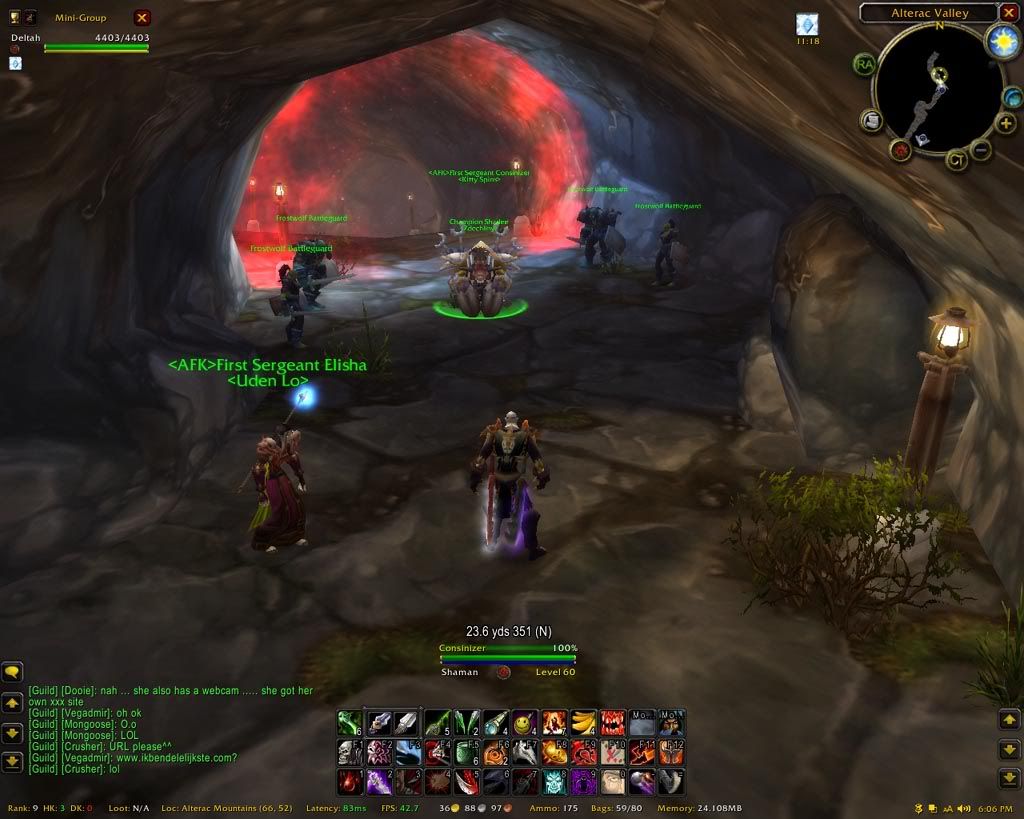The height and width of the screenshot is (819, 1024).
Task: Open the CT minimap button
Action: (x=956, y=160)
